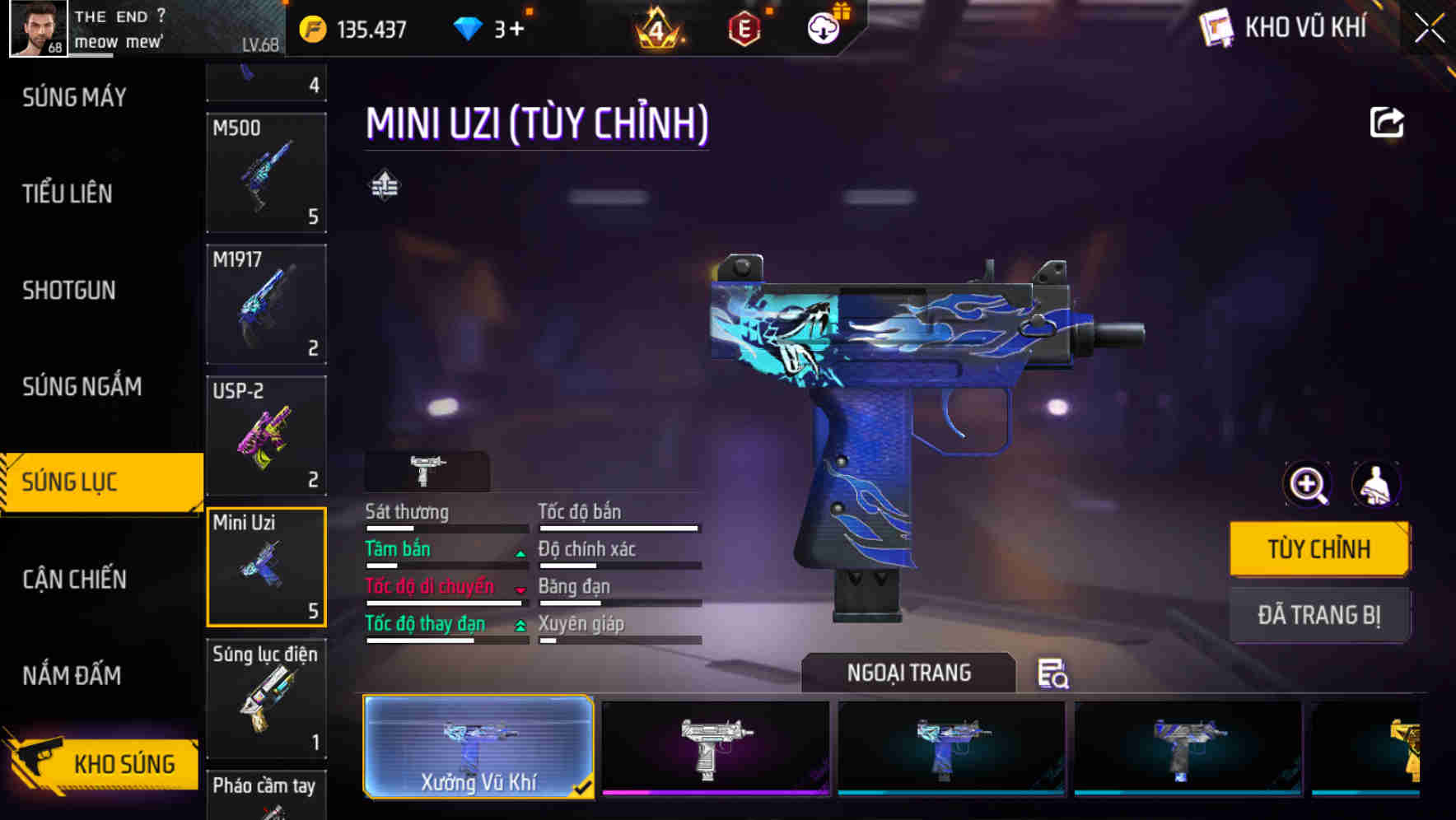Open the player profile avatar

[x=38, y=28]
